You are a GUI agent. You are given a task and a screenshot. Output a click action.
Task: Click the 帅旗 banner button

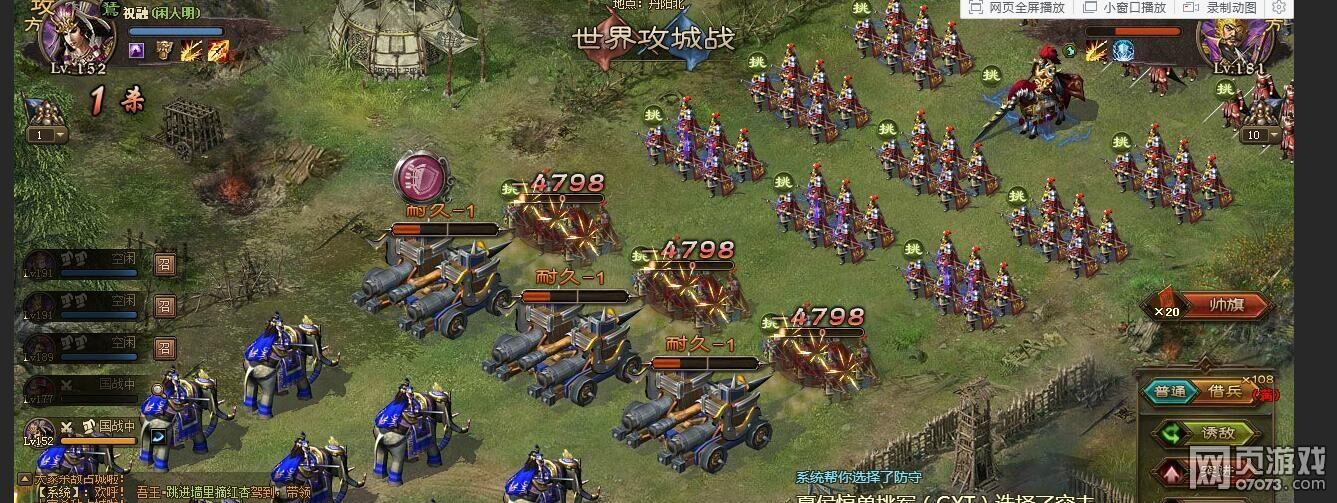tap(1223, 306)
